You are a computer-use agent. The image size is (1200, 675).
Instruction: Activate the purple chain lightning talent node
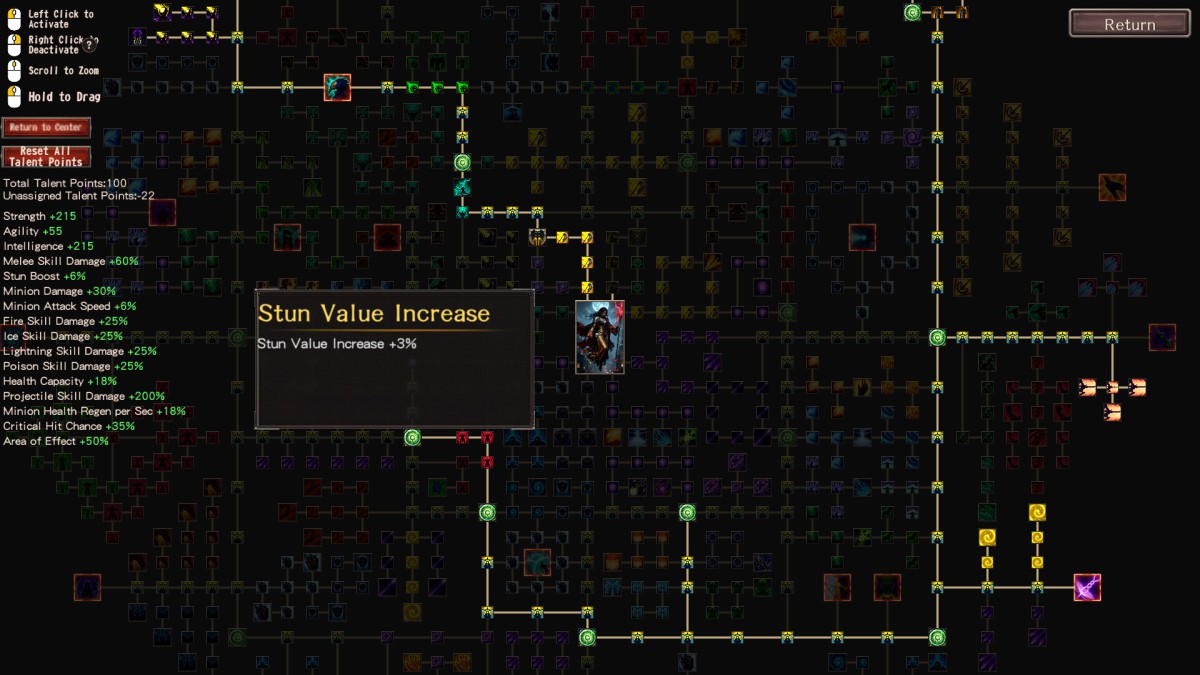point(1087,587)
